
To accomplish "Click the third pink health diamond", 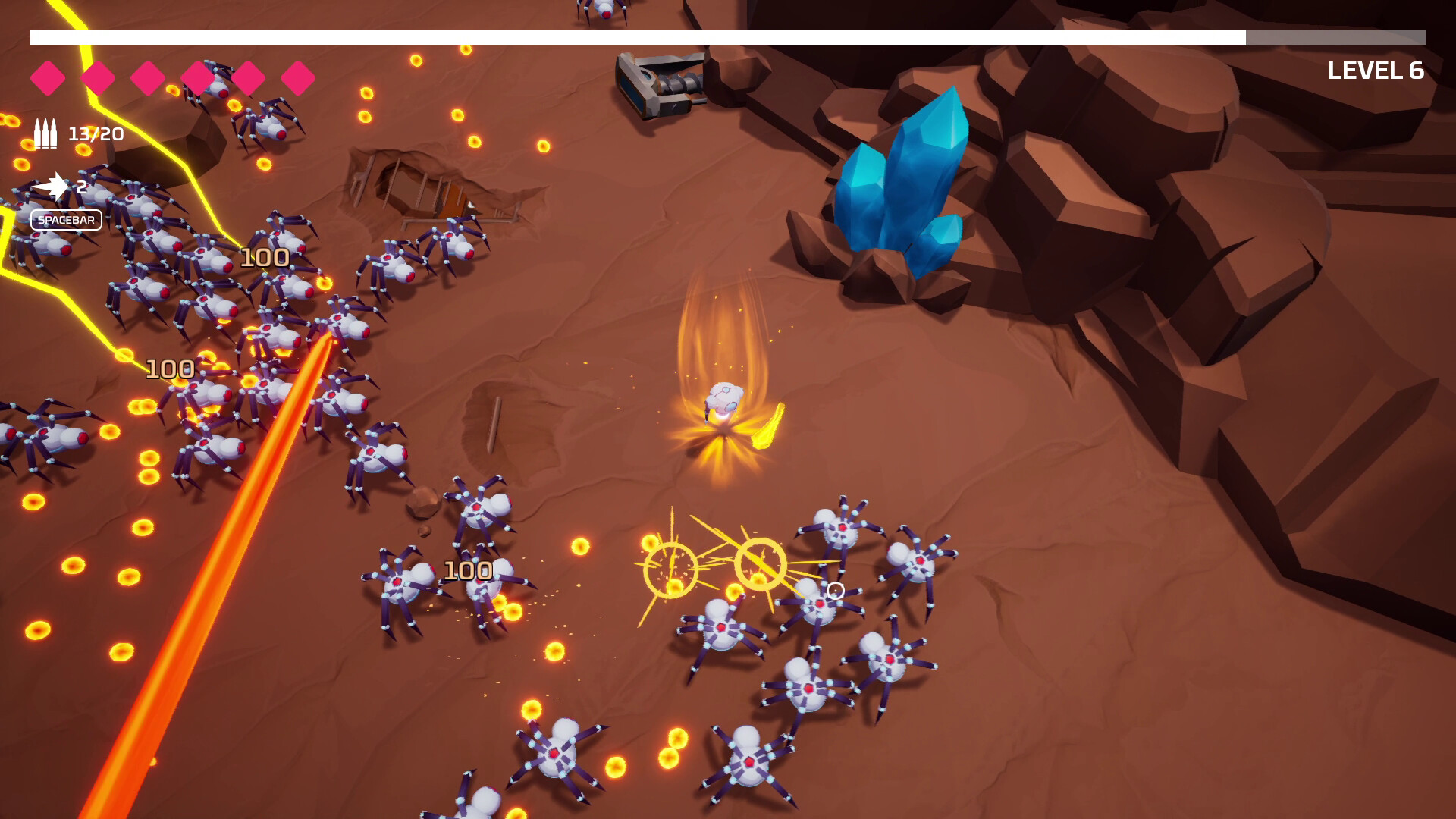I will 146,77.
